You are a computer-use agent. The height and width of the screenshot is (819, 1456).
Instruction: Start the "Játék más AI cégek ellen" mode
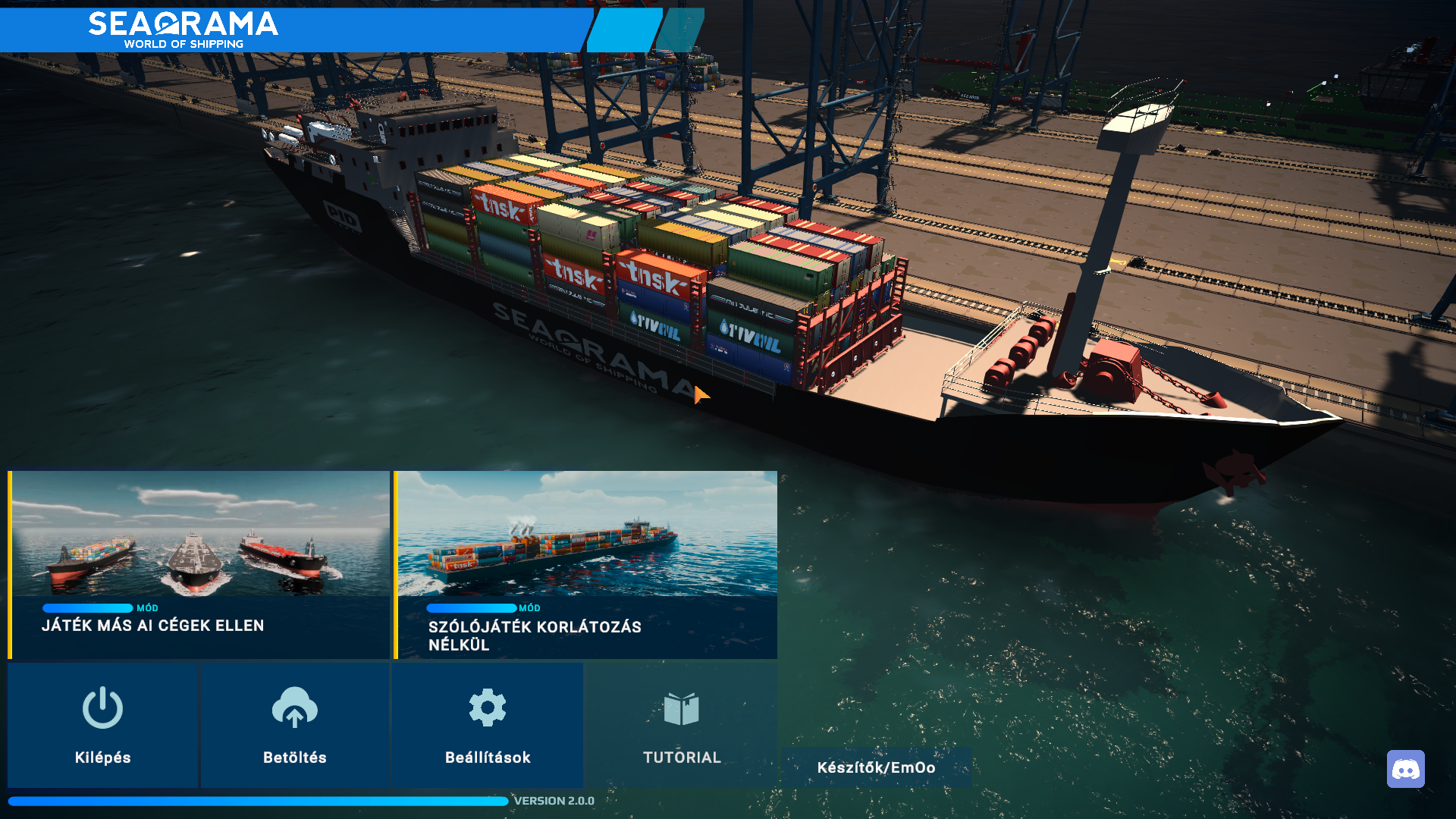(199, 564)
